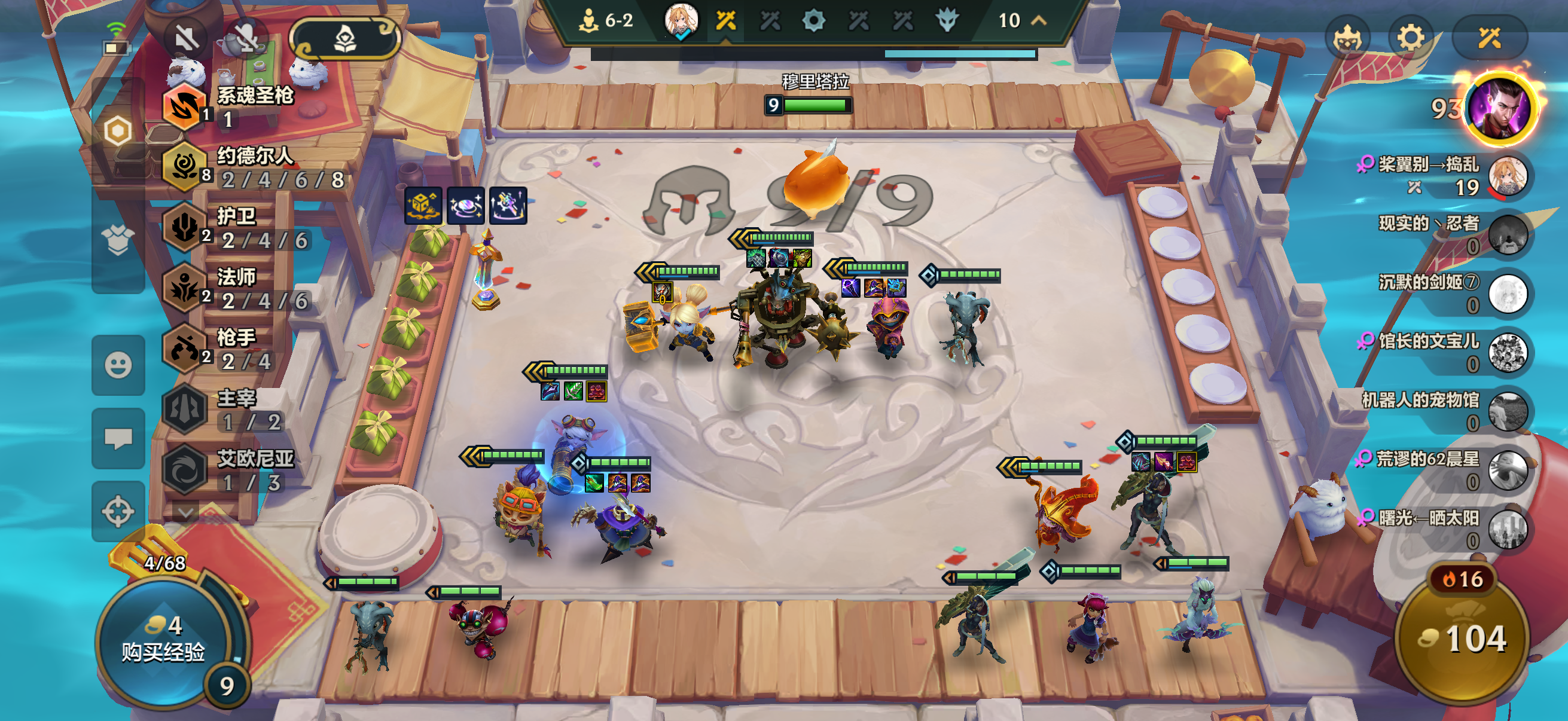This screenshot has width=1568, height=721.
Task: Select player 沉默的剑姬⑦ in the scoreboard
Action: [x=1507, y=294]
